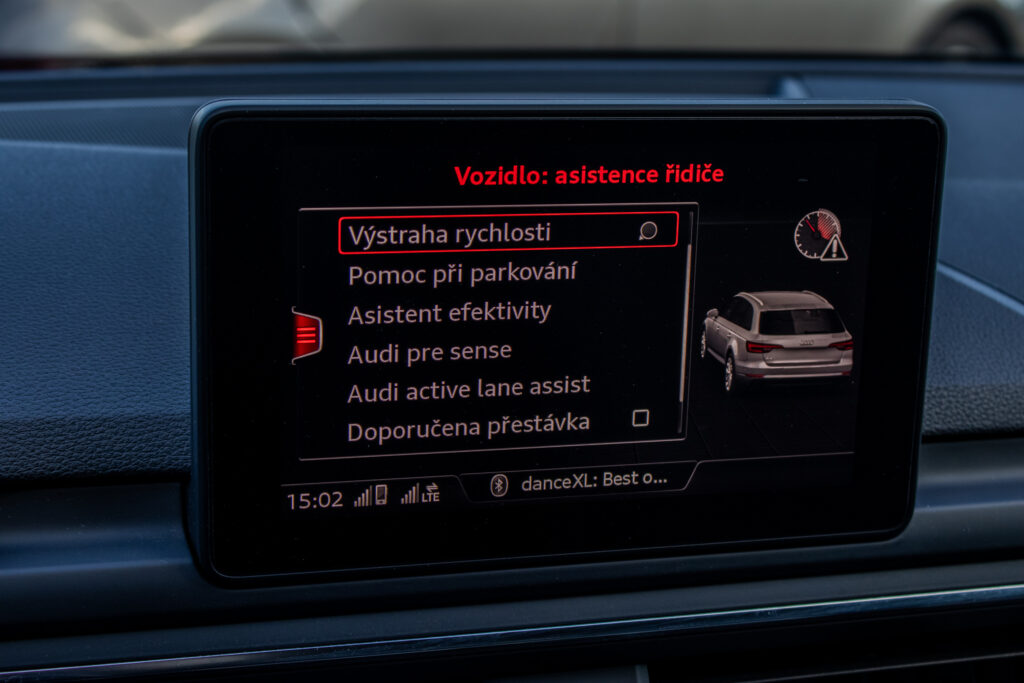Choose Asistent efektivity from the list

click(x=449, y=313)
